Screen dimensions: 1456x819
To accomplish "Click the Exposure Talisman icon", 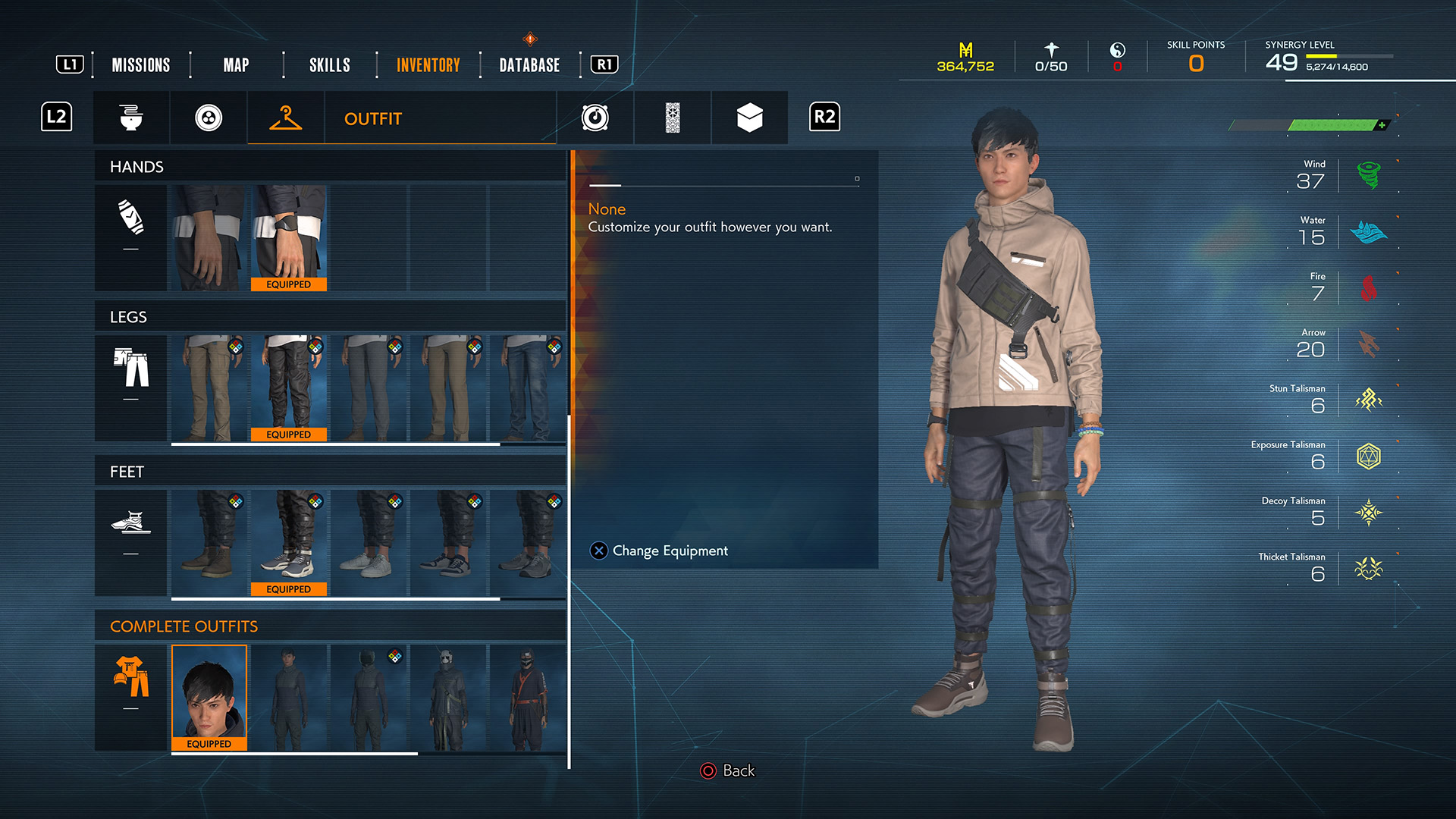I will 1369,457.
